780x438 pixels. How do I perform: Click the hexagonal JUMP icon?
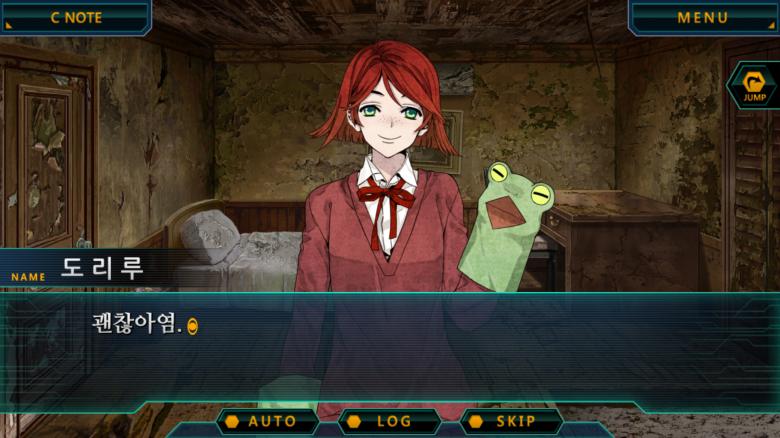[753, 86]
